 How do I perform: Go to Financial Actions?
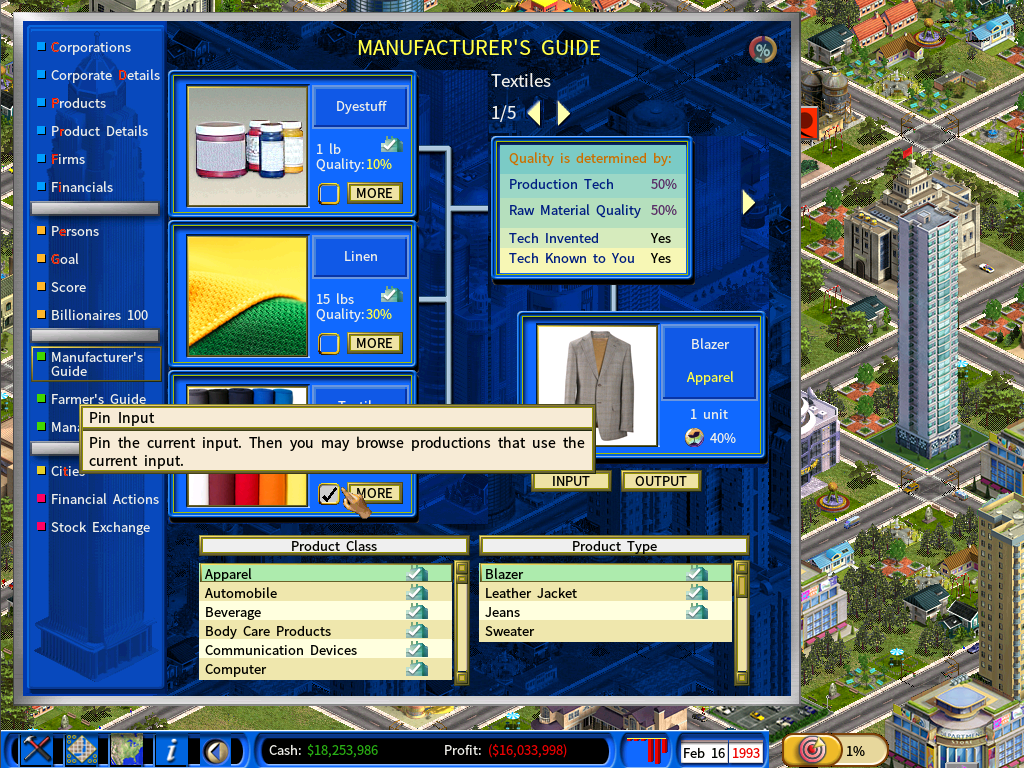(105, 499)
